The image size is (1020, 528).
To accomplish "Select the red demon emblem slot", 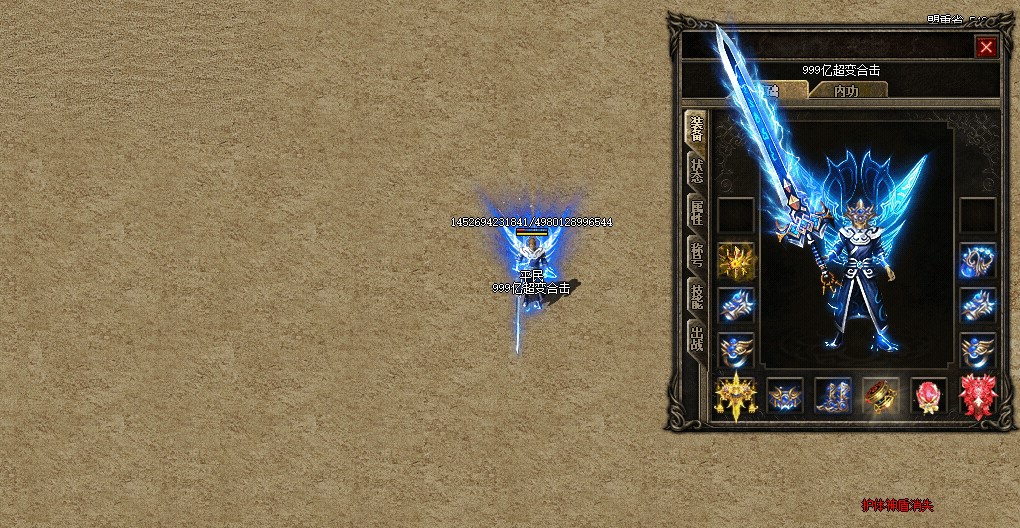I will tap(977, 396).
